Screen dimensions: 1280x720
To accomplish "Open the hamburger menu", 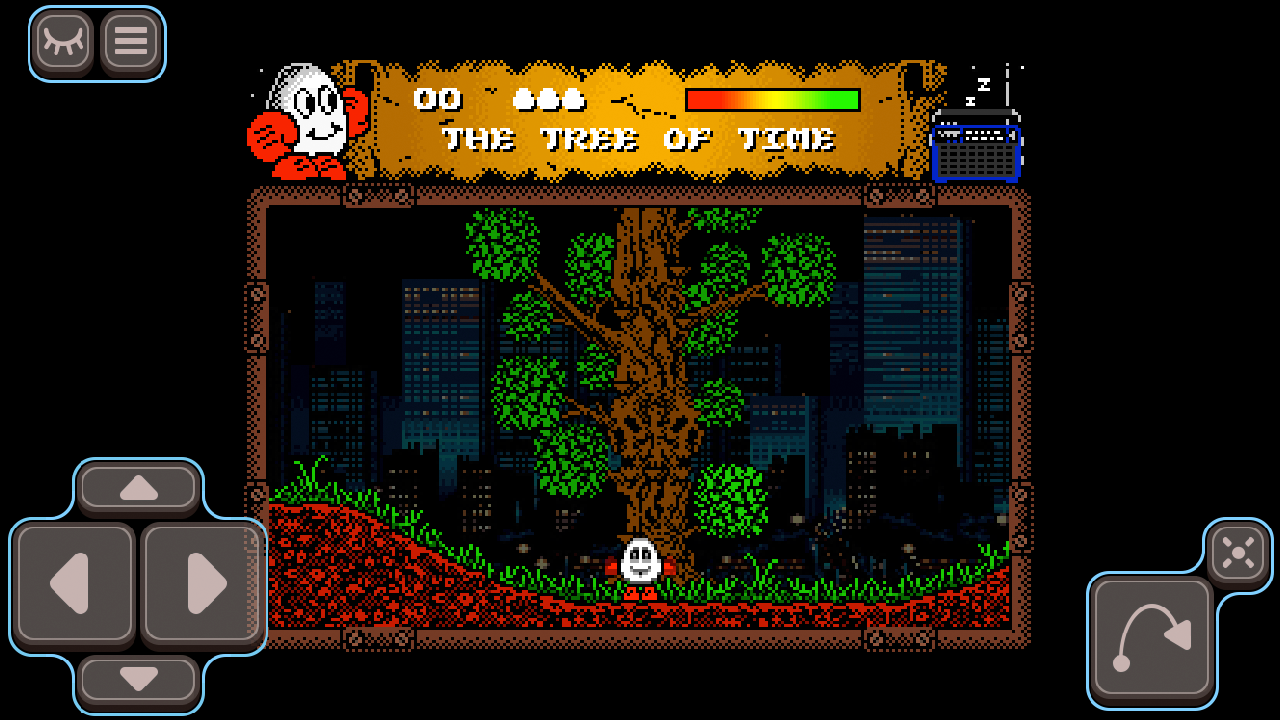I will click(130, 42).
